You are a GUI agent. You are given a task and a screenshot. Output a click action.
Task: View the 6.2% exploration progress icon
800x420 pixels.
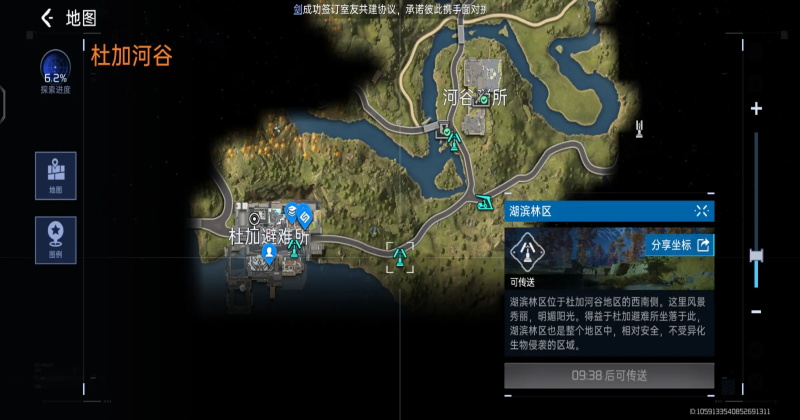coord(55,68)
